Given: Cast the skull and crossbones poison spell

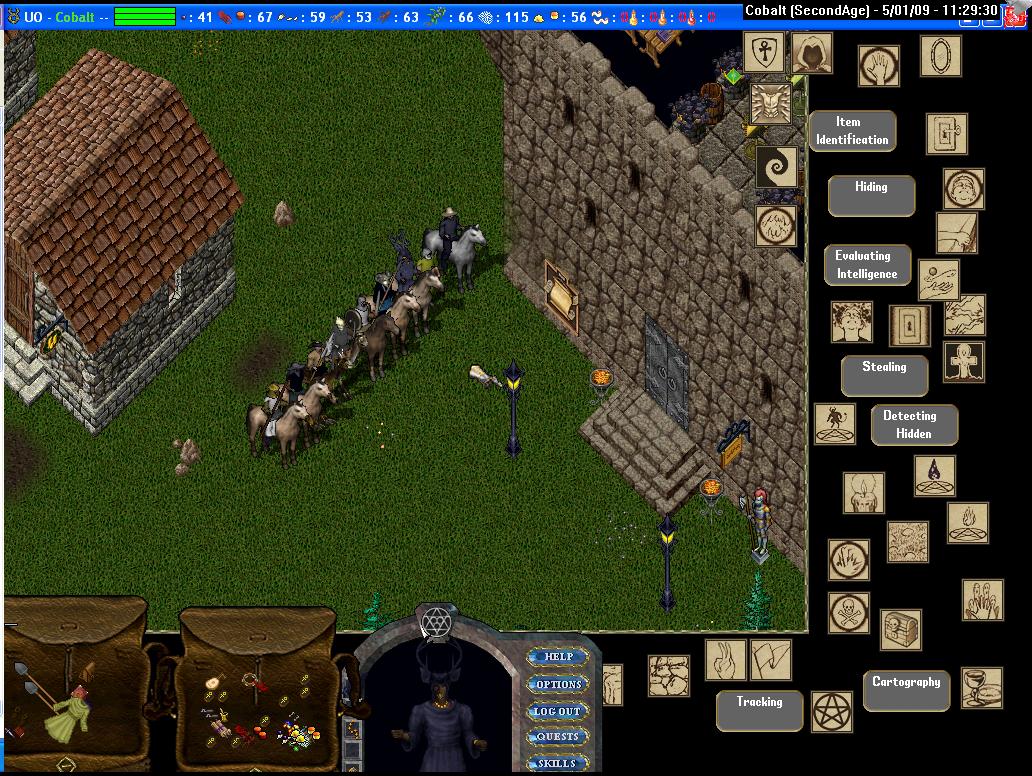Looking at the screenshot, I should tap(848, 612).
